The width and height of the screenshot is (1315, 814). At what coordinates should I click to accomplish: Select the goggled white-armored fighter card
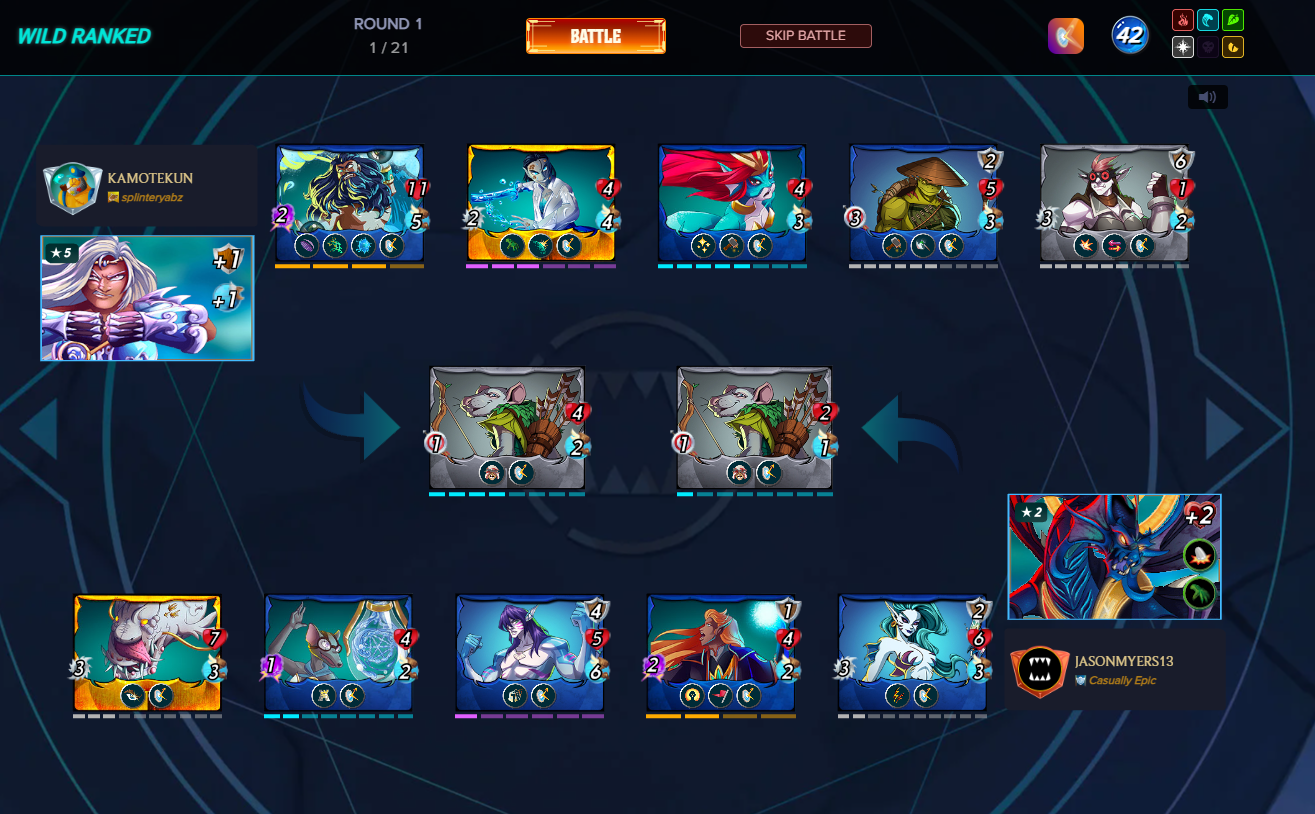pyautogui.click(x=1114, y=203)
